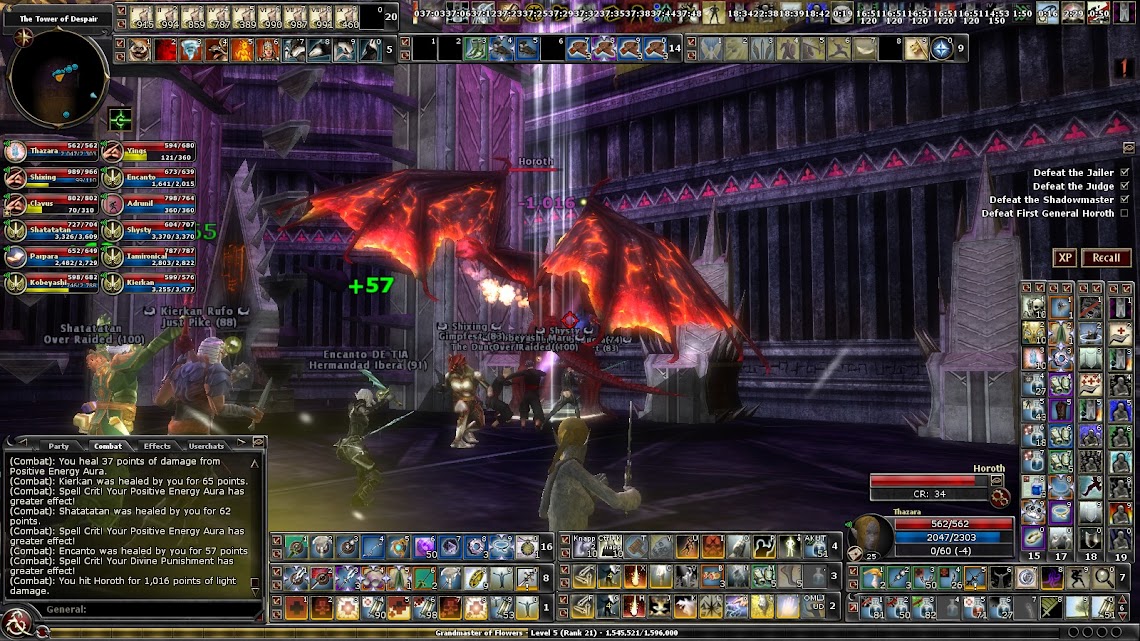Open the main menu swirl button
Image resolution: width=1140 pixels, height=641 pixels.
(x=15, y=625)
